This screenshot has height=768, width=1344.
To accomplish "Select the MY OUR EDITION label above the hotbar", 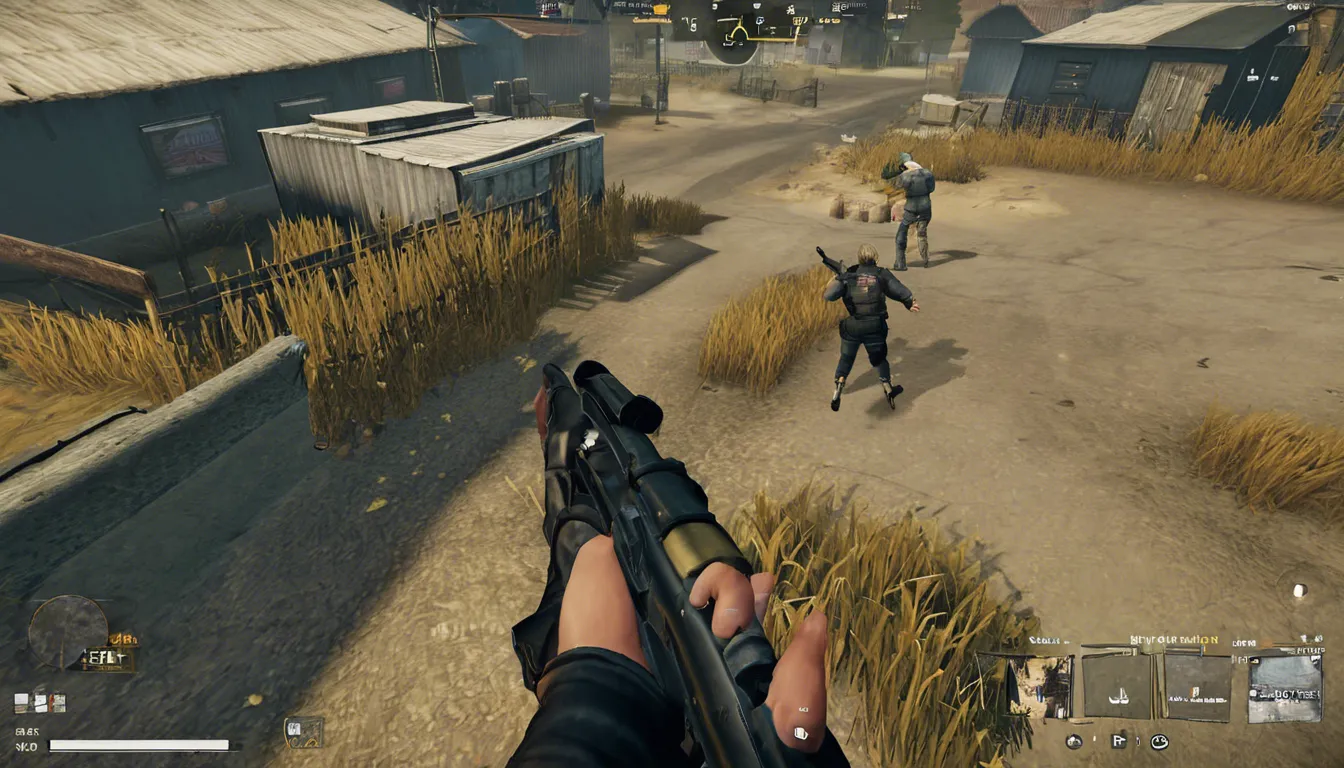I will tap(1175, 639).
